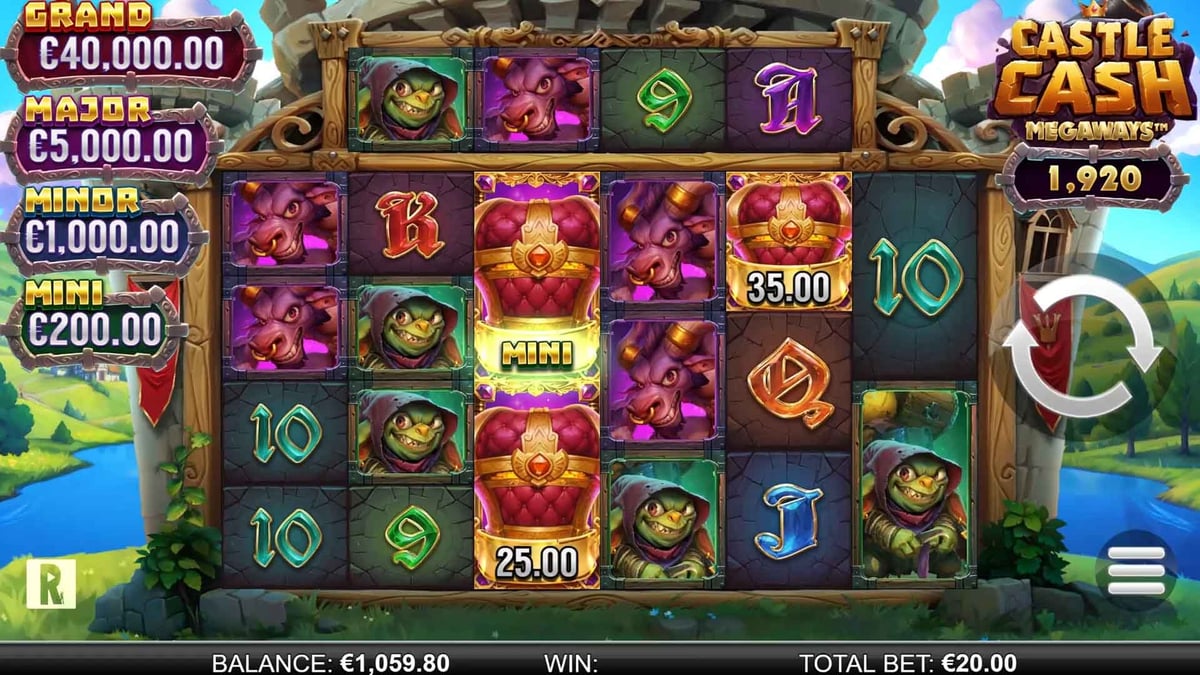The image size is (1200, 675).
Task: Open the hamburger menu
Action: click(x=1137, y=571)
